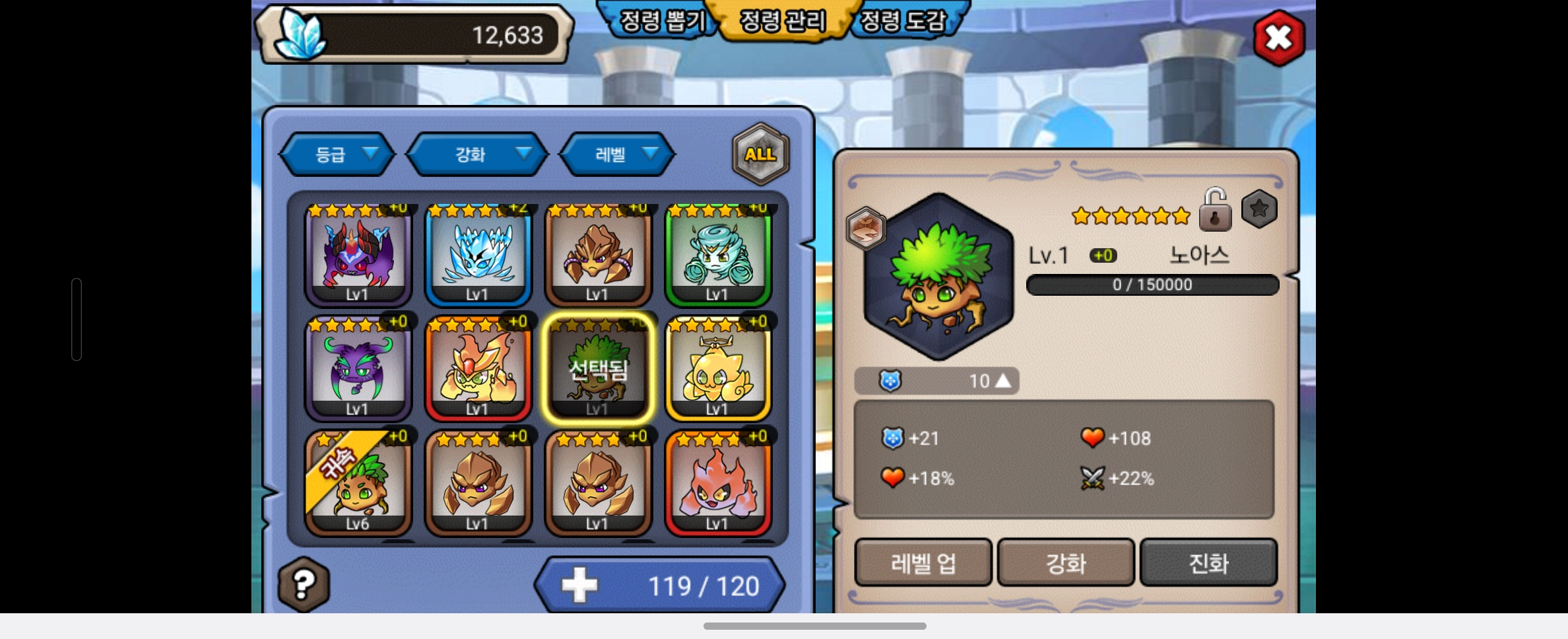This screenshot has width=1568, height=639.
Task: Close the spirit management screen
Action: pos(1278,38)
